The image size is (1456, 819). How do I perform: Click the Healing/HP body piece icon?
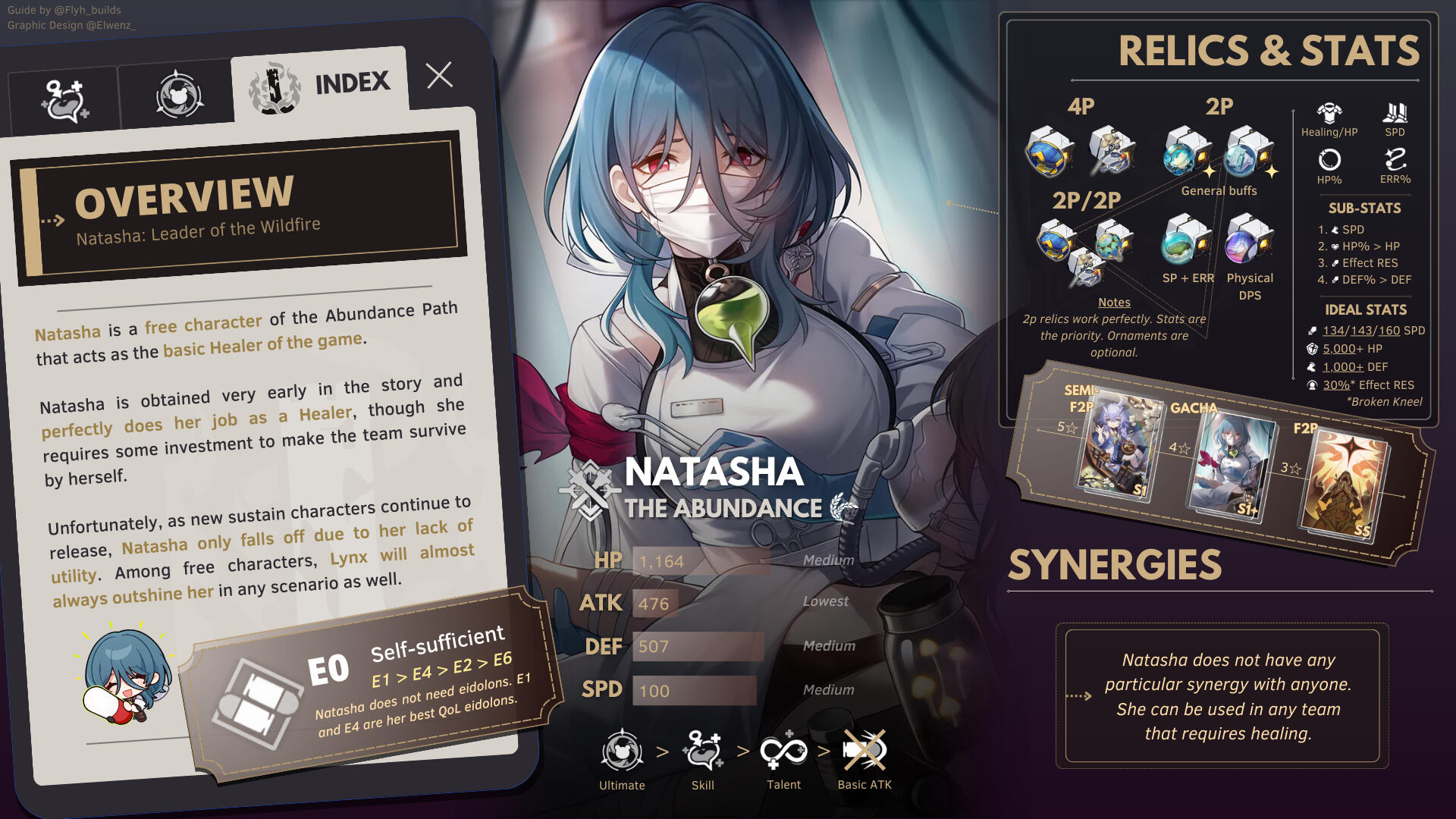pyautogui.click(x=1329, y=114)
